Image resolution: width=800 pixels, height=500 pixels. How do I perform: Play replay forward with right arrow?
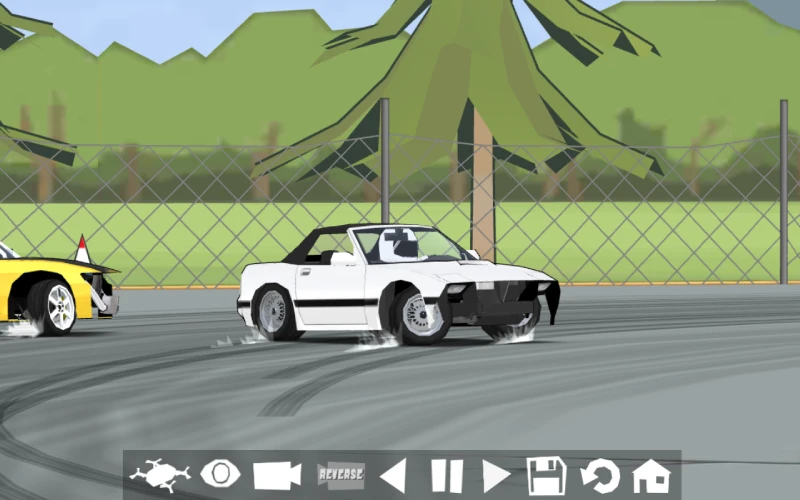(496, 475)
